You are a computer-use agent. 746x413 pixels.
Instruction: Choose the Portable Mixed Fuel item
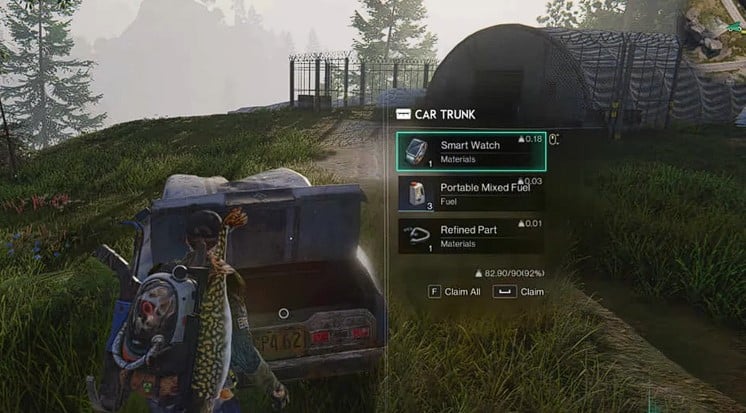pos(470,193)
